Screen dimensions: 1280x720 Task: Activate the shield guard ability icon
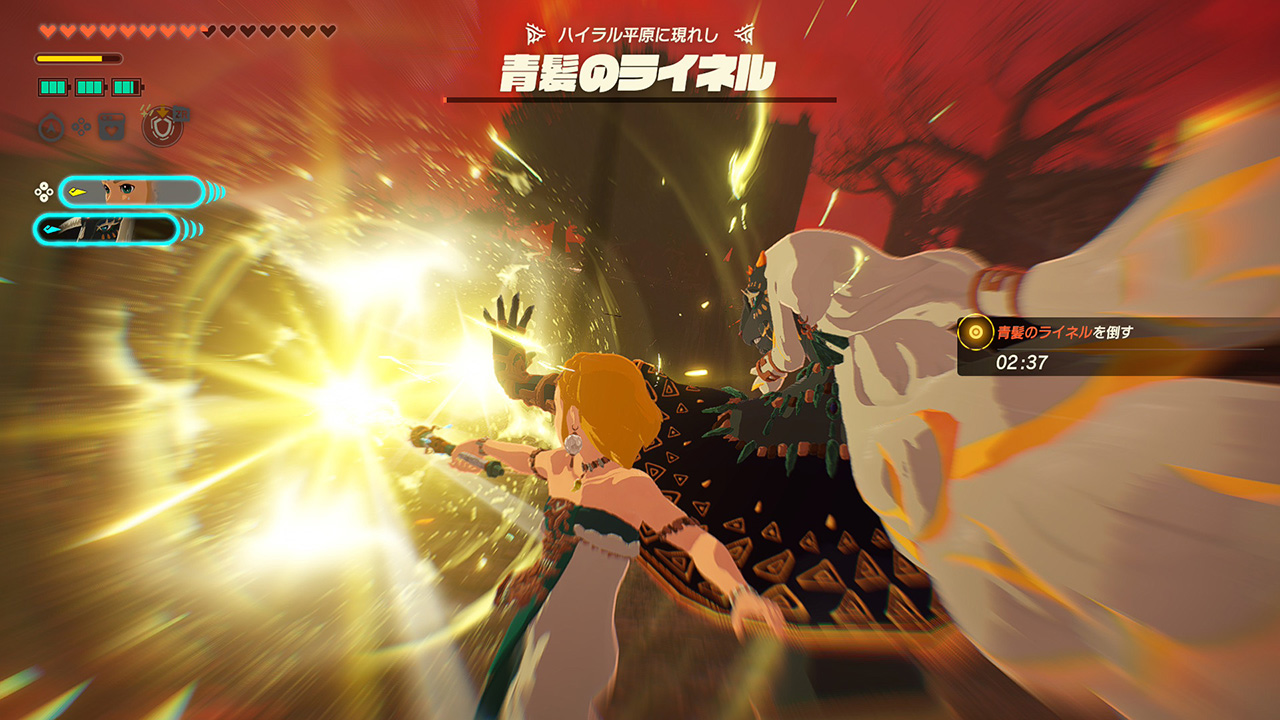pyautogui.click(x=162, y=127)
